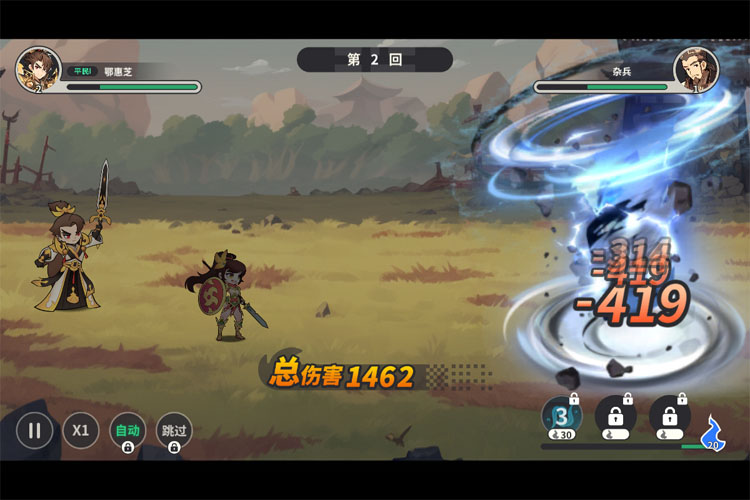Image resolution: width=750 pixels, height=500 pixels.
Task: Activate the skill costing 30 energy
Action: point(560,416)
